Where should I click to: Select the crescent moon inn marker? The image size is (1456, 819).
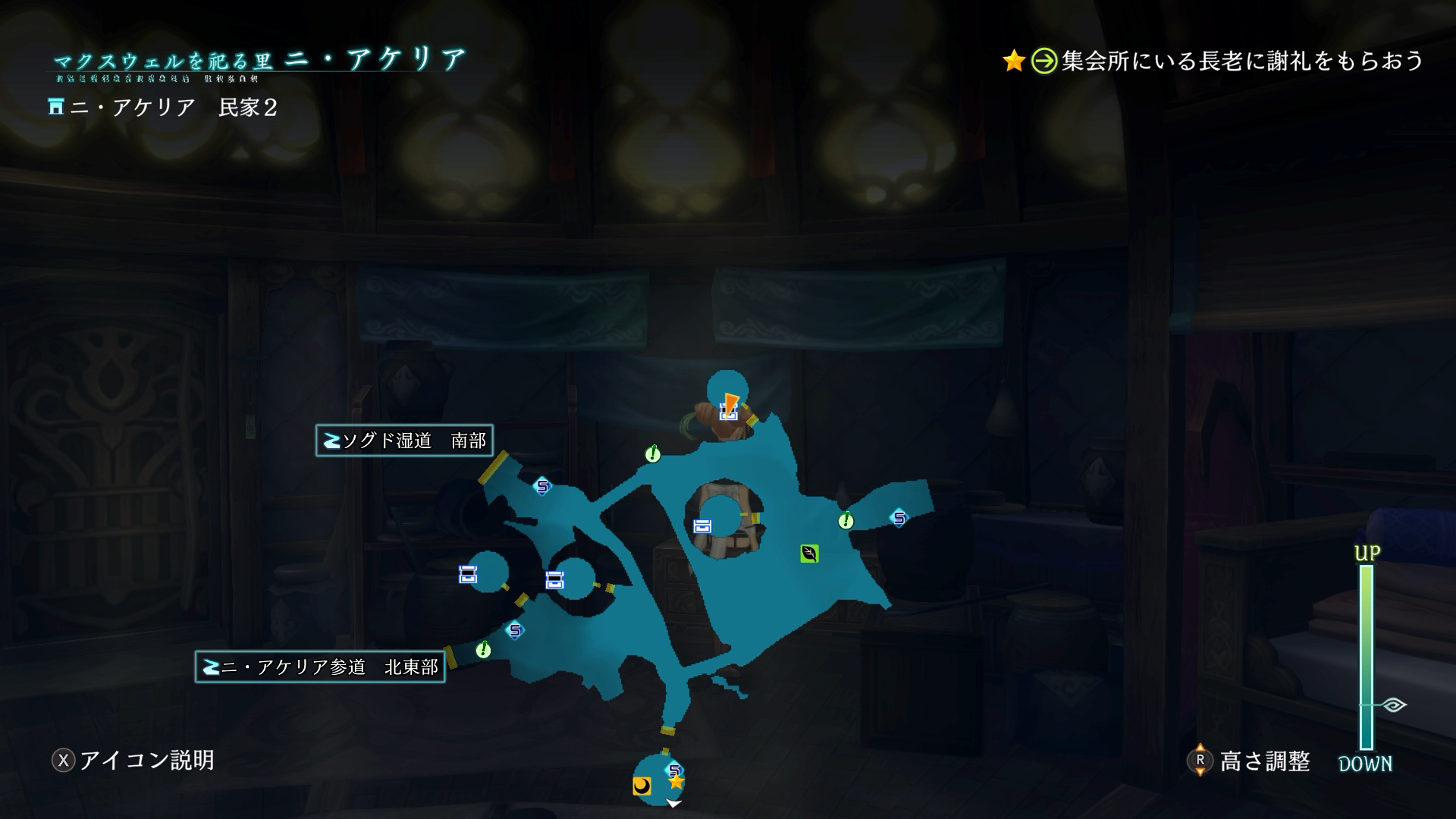pyautogui.click(x=642, y=786)
